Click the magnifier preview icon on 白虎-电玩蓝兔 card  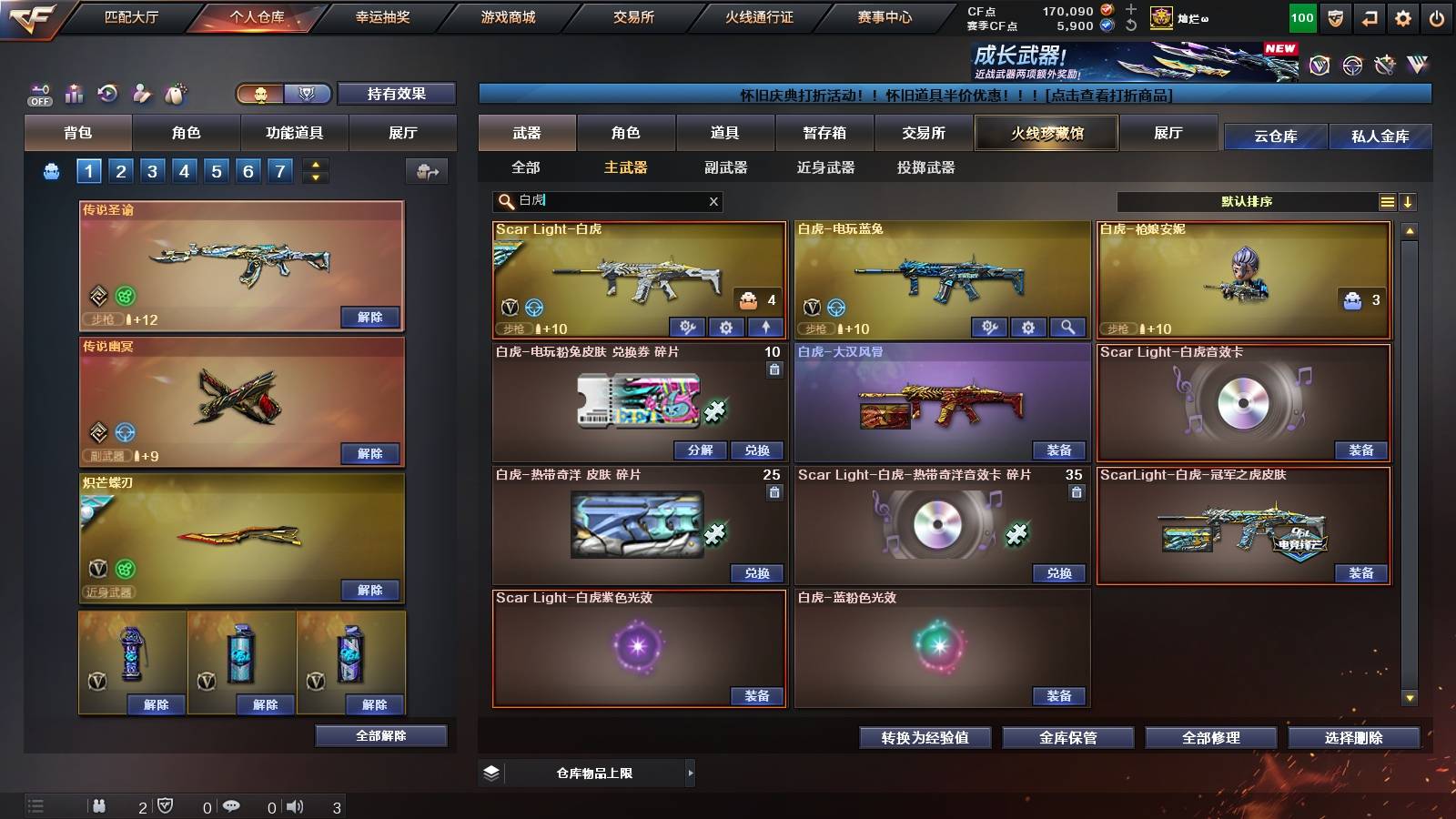click(1067, 327)
